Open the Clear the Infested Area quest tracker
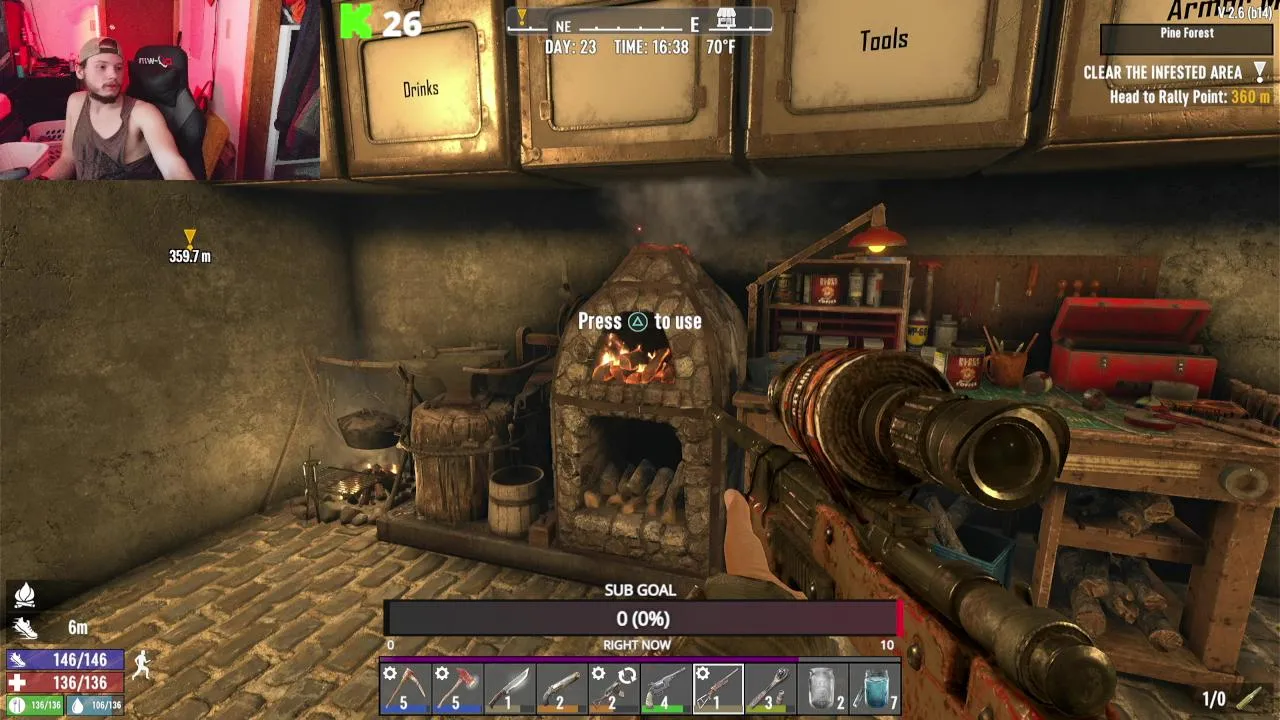This screenshot has height=720, width=1280. coord(1162,73)
